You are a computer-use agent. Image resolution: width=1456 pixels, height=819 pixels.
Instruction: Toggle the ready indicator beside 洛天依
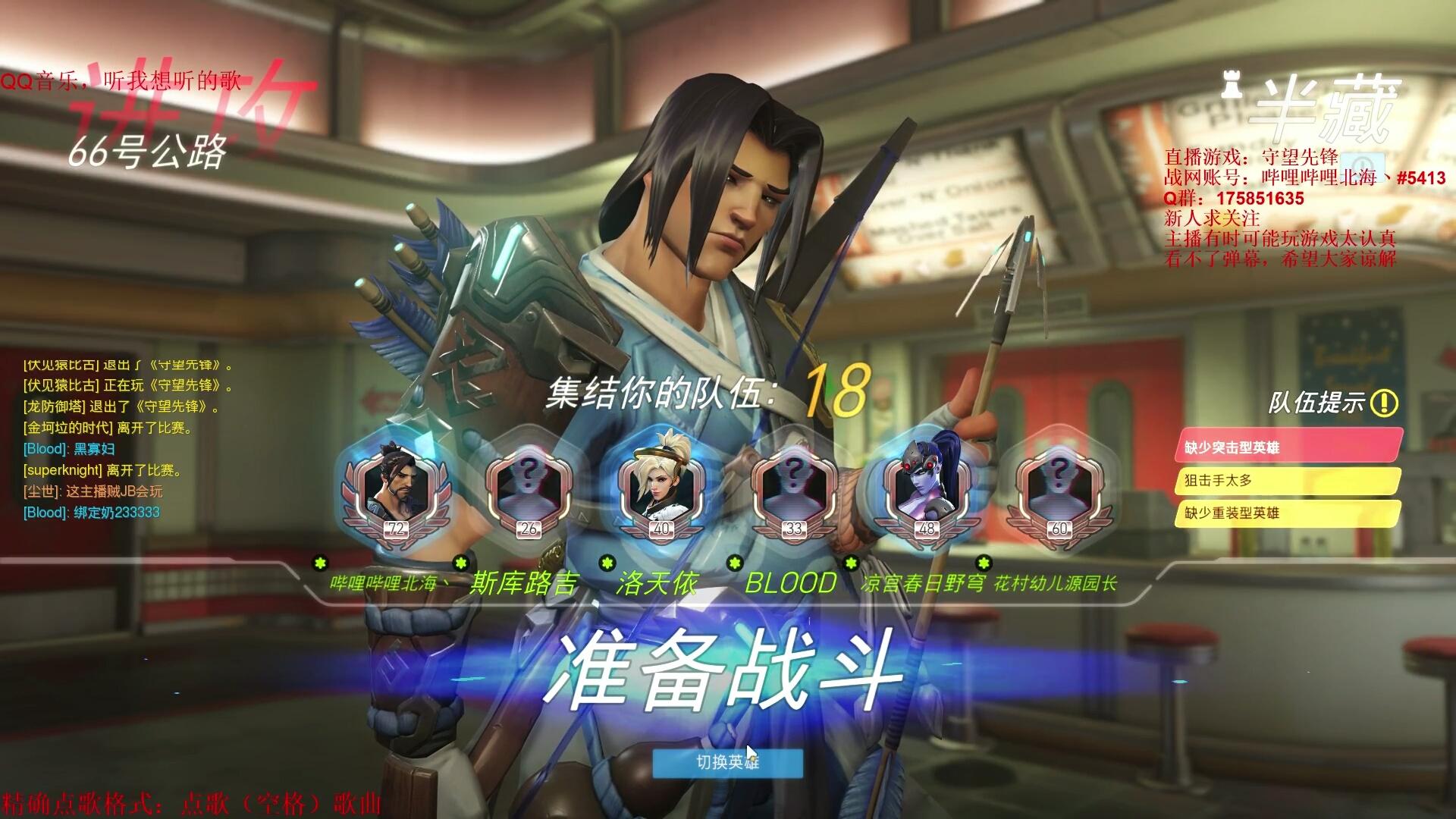coord(607,563)
